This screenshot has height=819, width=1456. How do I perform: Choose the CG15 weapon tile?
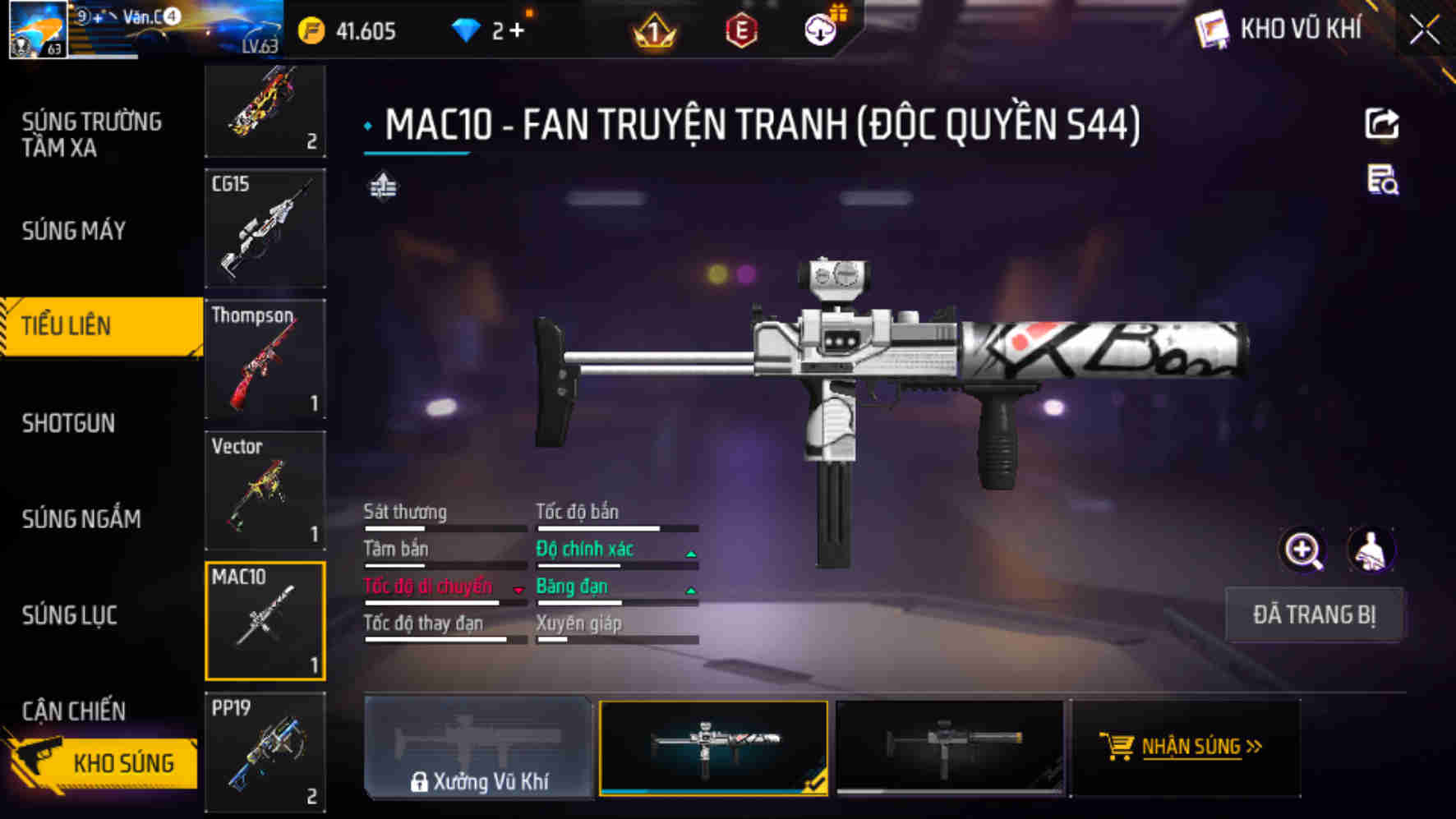[x=265, y=228]
